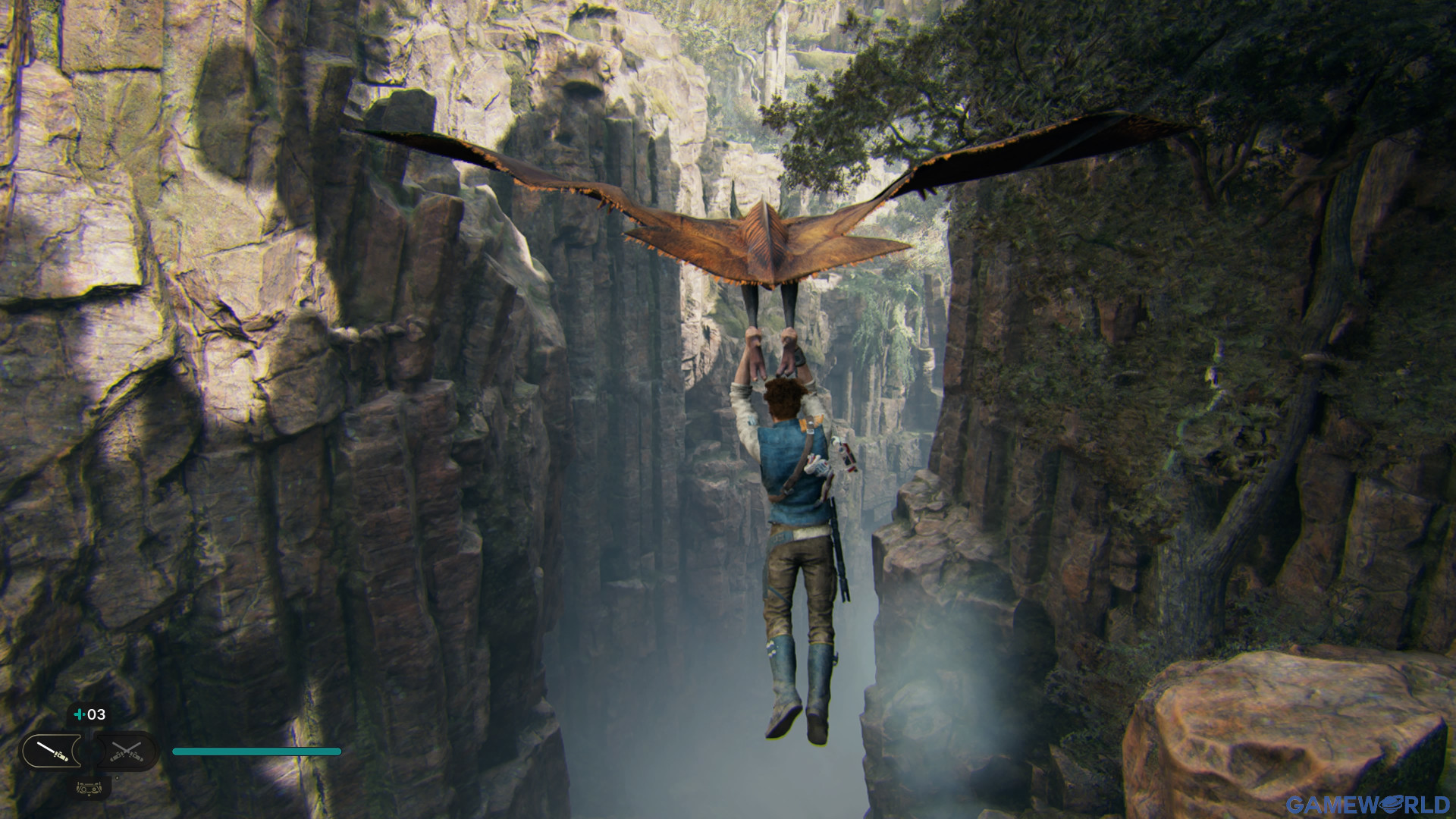Switch to the dual wield stance
The image size is (1456, 819).
(126, 752)
